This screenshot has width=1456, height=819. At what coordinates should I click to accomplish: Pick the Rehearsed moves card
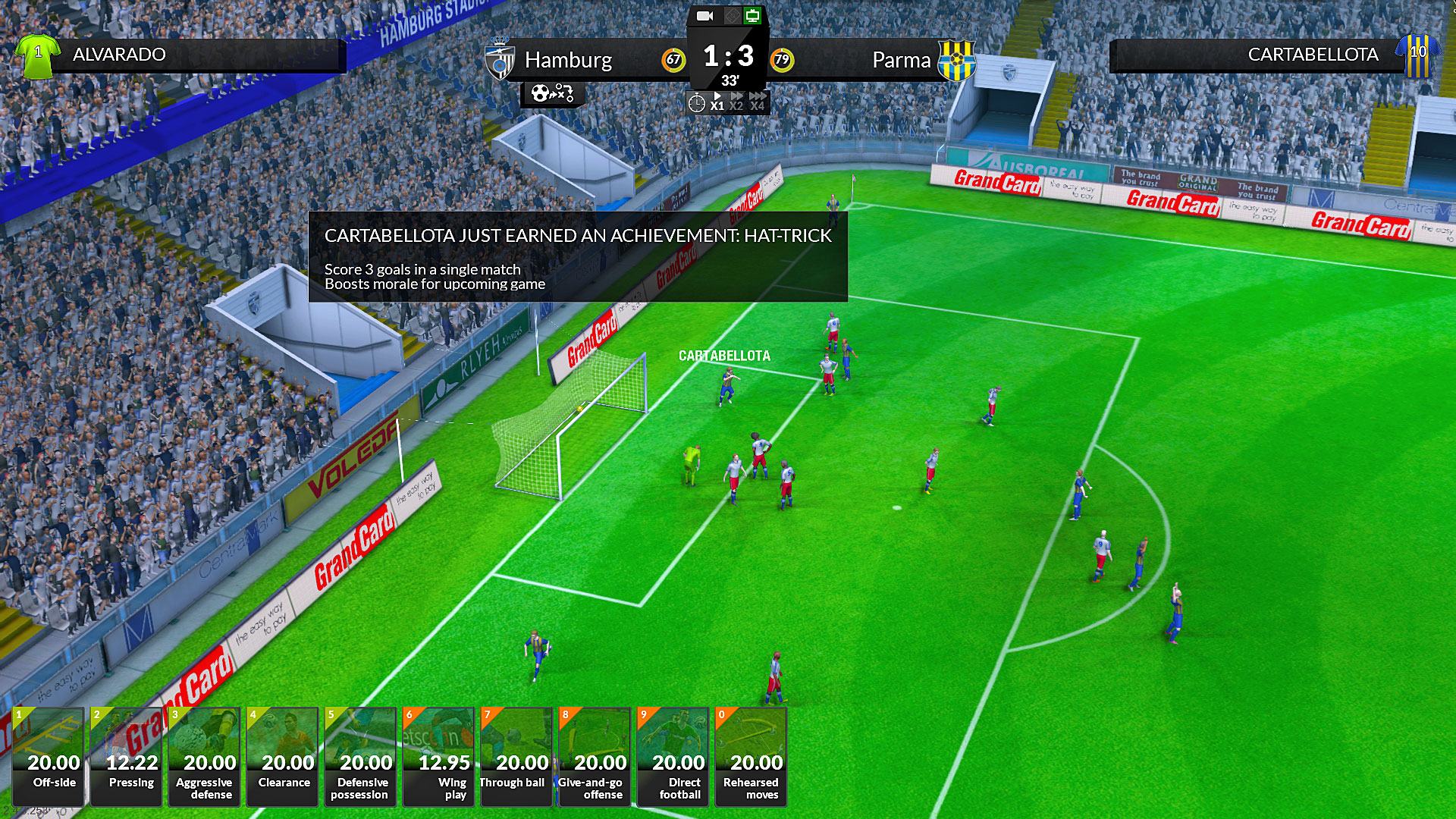(x=752, y=756)
